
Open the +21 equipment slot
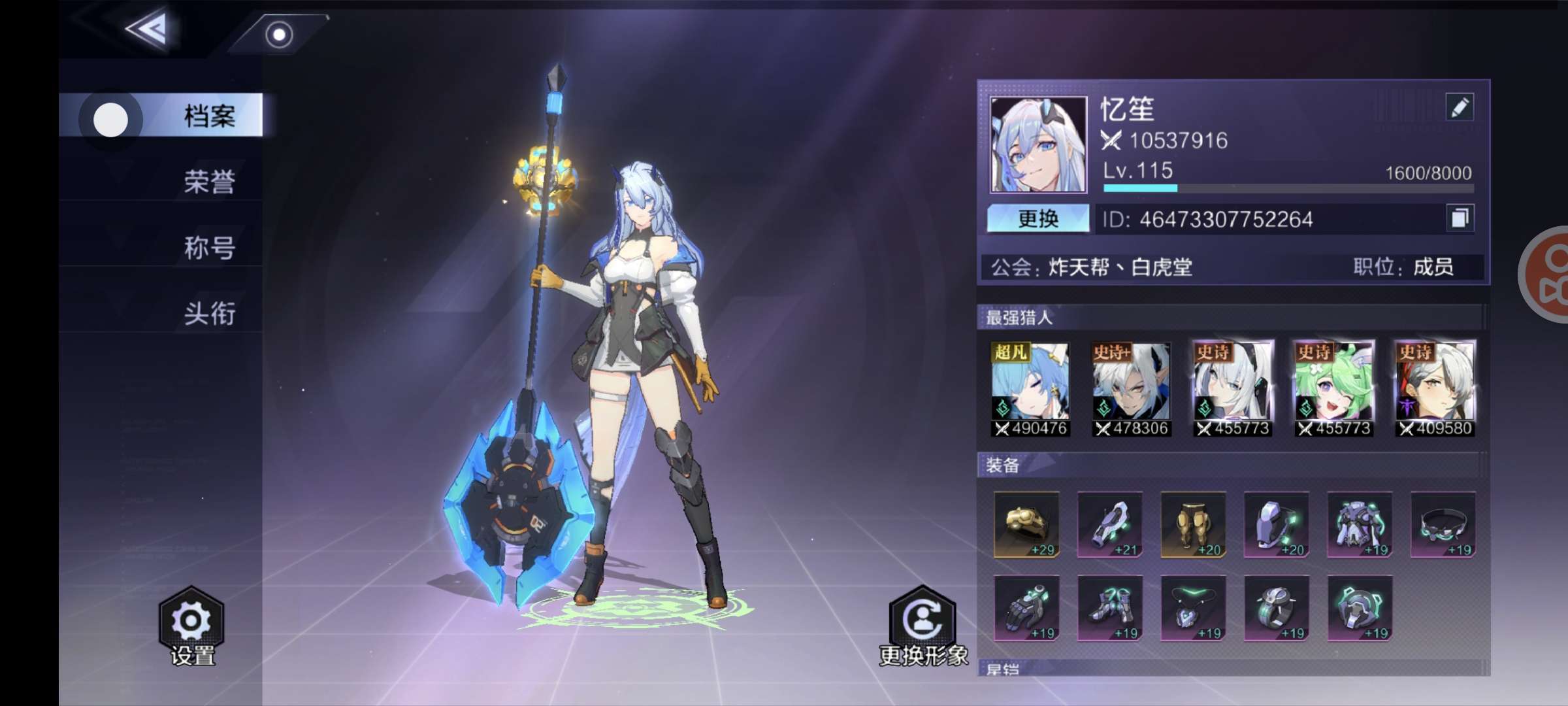[x=1109, y=524]
